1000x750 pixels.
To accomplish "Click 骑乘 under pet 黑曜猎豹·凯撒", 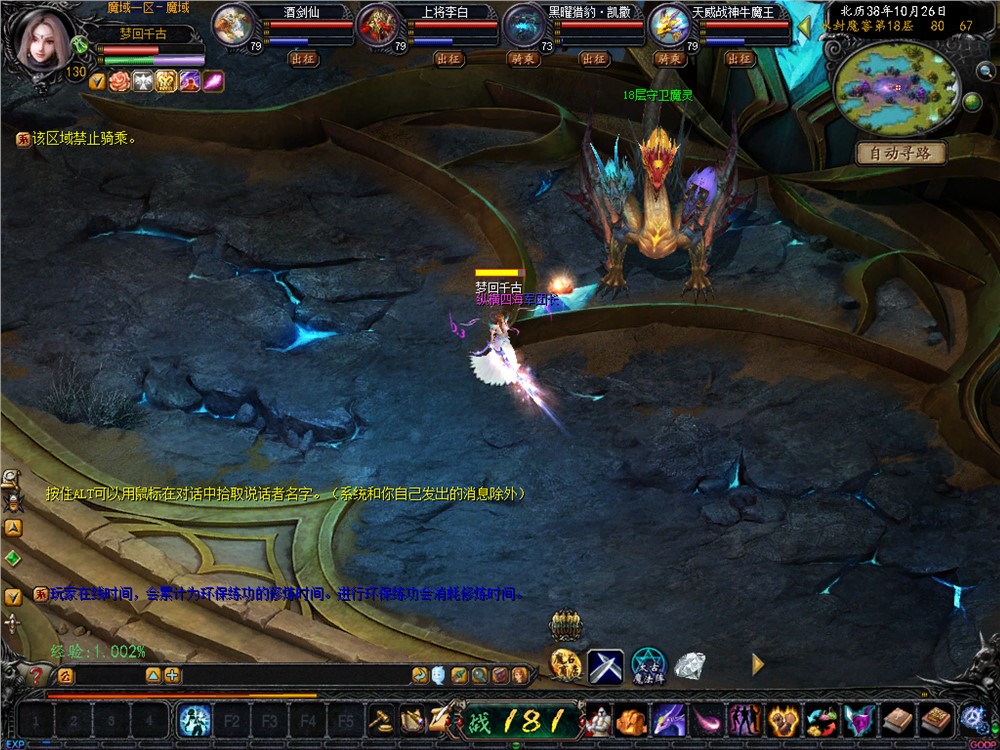I will [x=524, y=59].
